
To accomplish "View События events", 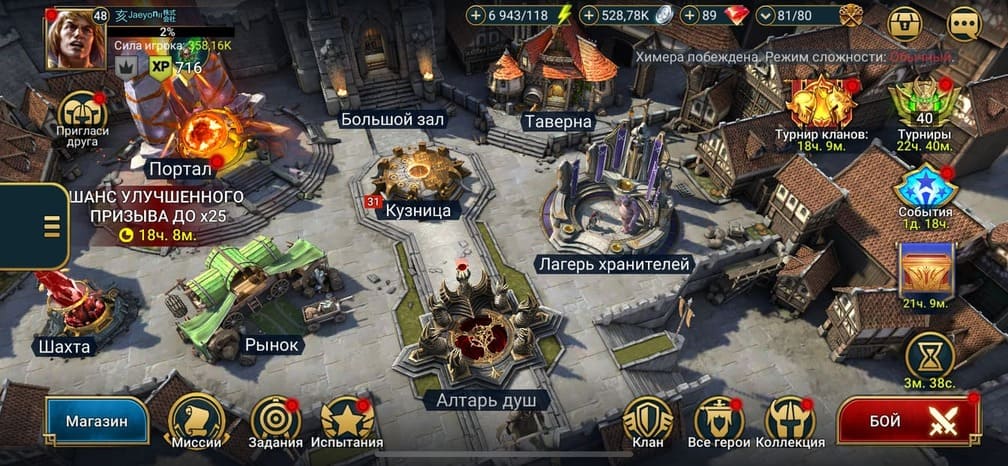I will coord(924,188).
